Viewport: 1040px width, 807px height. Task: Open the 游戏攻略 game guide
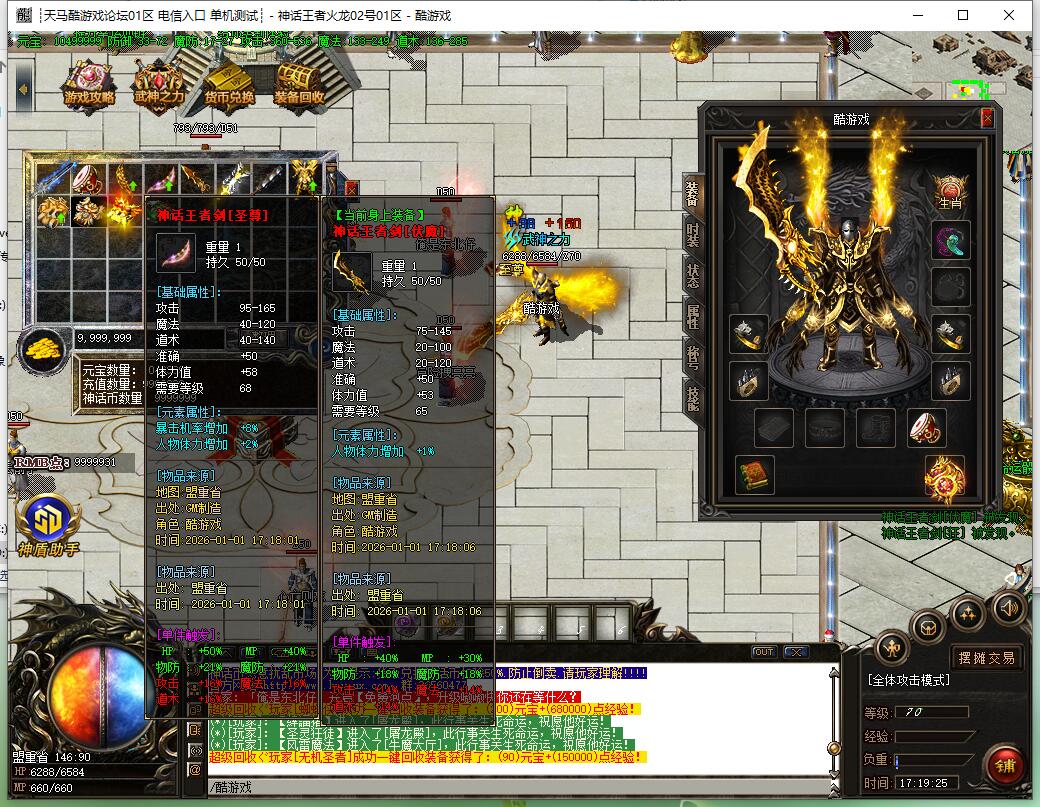pyautogui.click(x=90, y=85)
